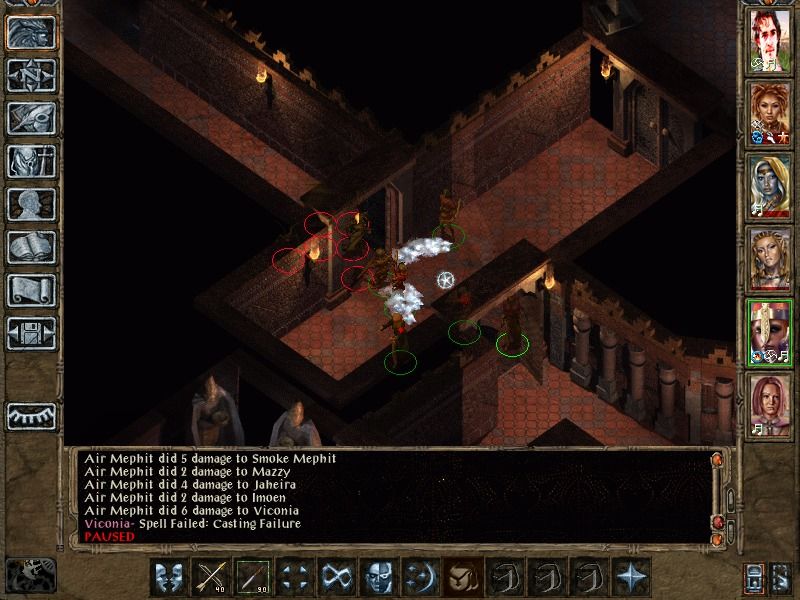Screen dimensions: 800x600
Task: Open the priest scroll button
Action: 31,290
